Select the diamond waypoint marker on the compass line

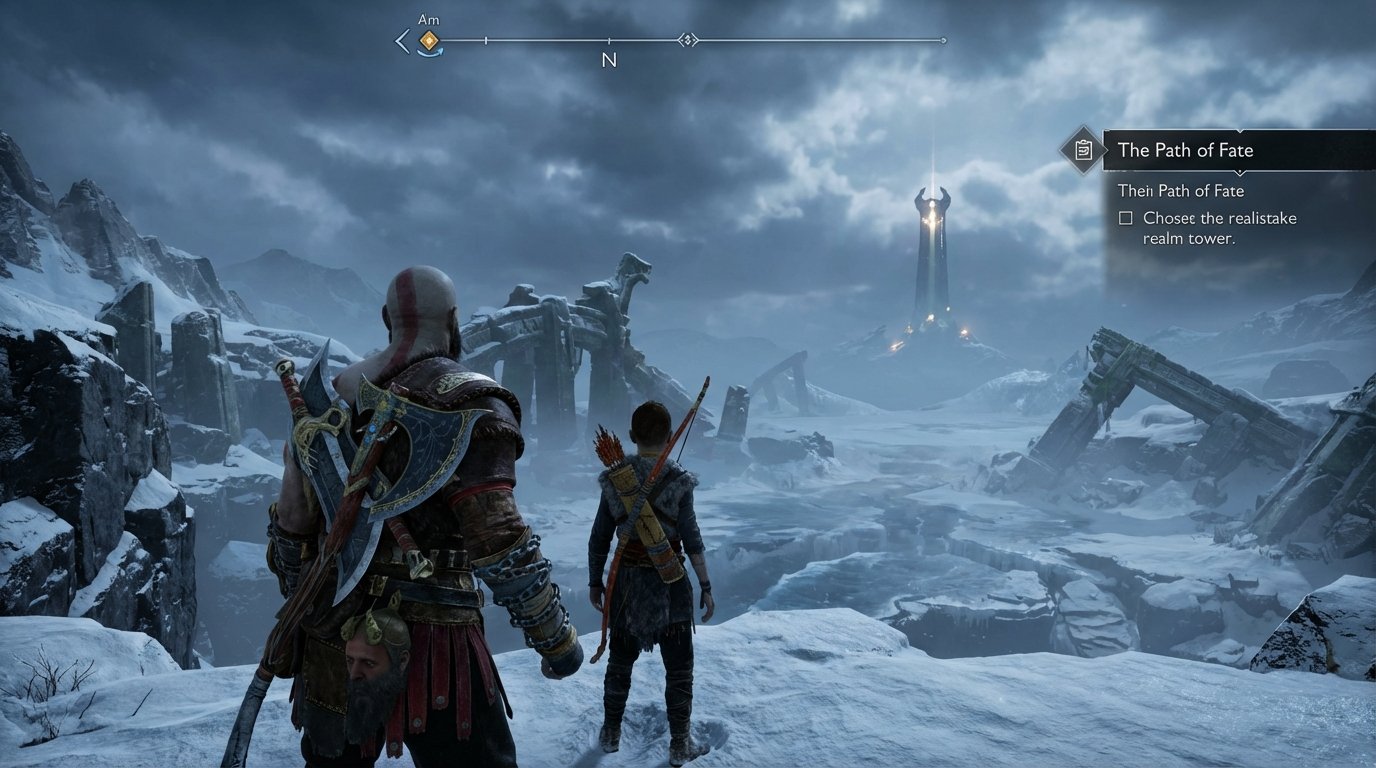689,40
